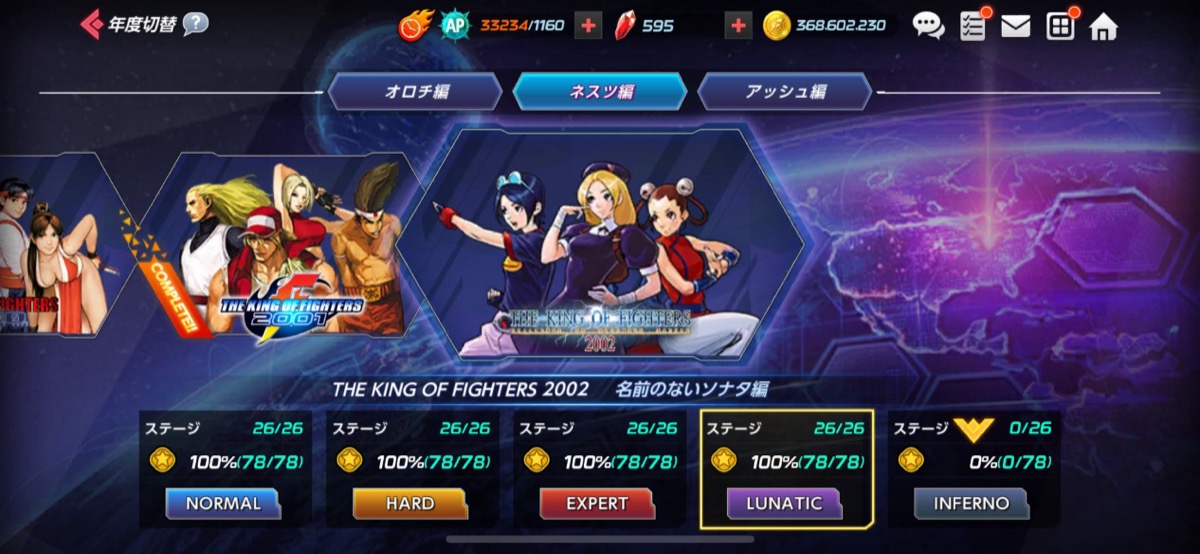Choose EXPERT difficulty

(597, 503)
